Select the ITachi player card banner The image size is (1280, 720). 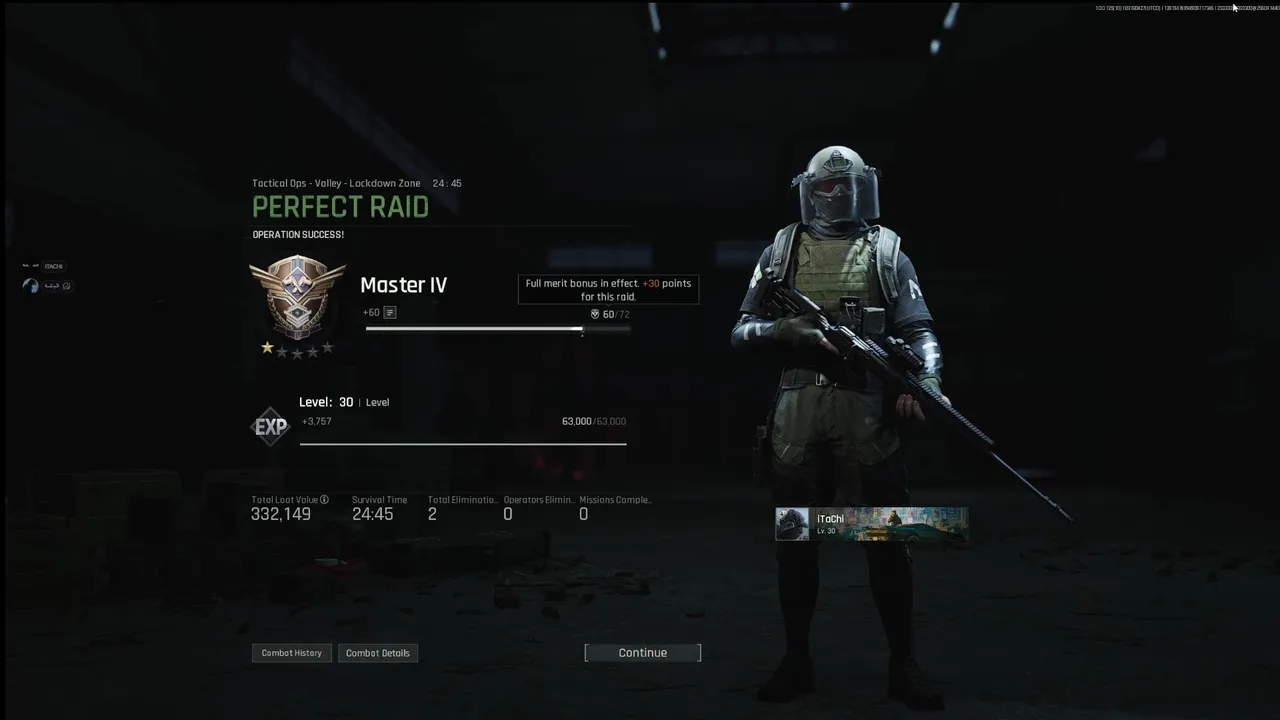pyautogui.click(x=871, y=524)
